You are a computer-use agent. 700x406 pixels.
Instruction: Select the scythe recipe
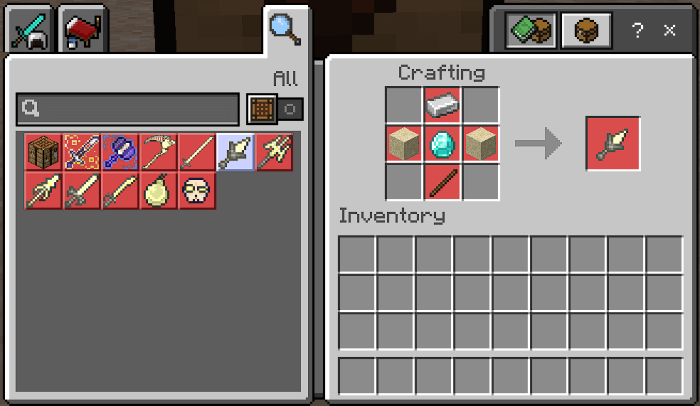click(x=159, y=152)
